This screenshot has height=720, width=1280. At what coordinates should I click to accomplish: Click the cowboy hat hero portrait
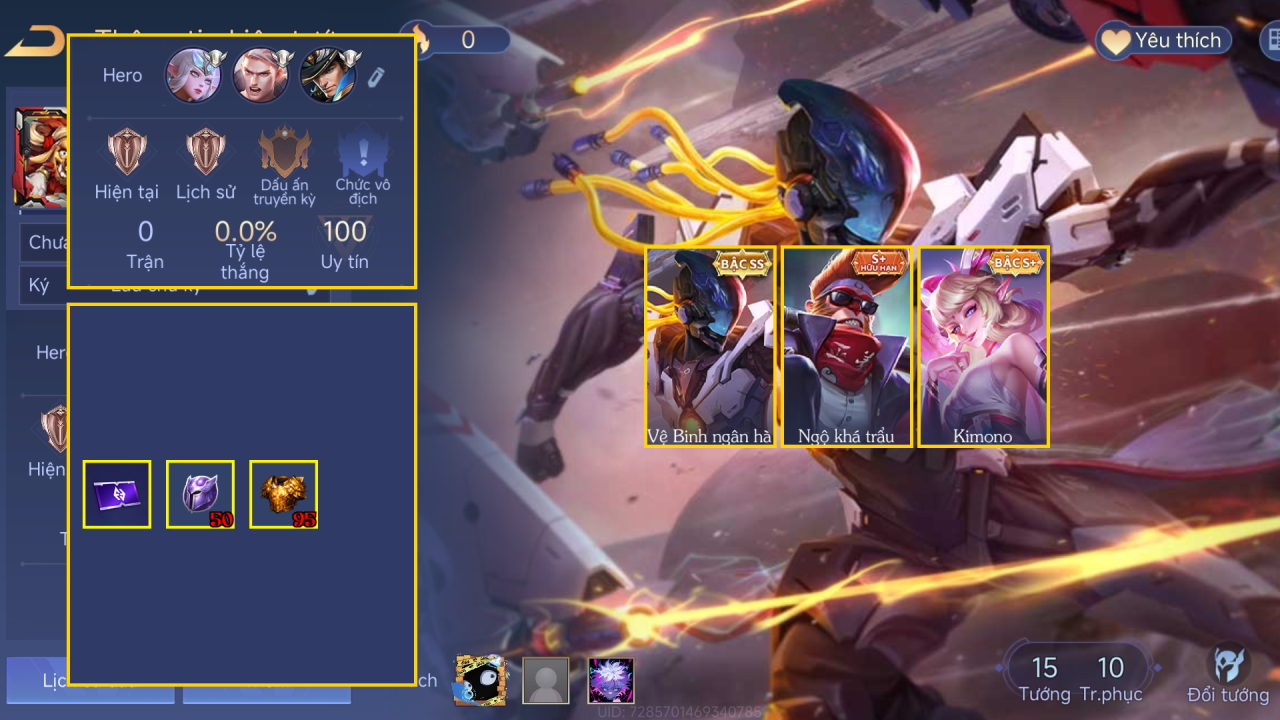328,76
